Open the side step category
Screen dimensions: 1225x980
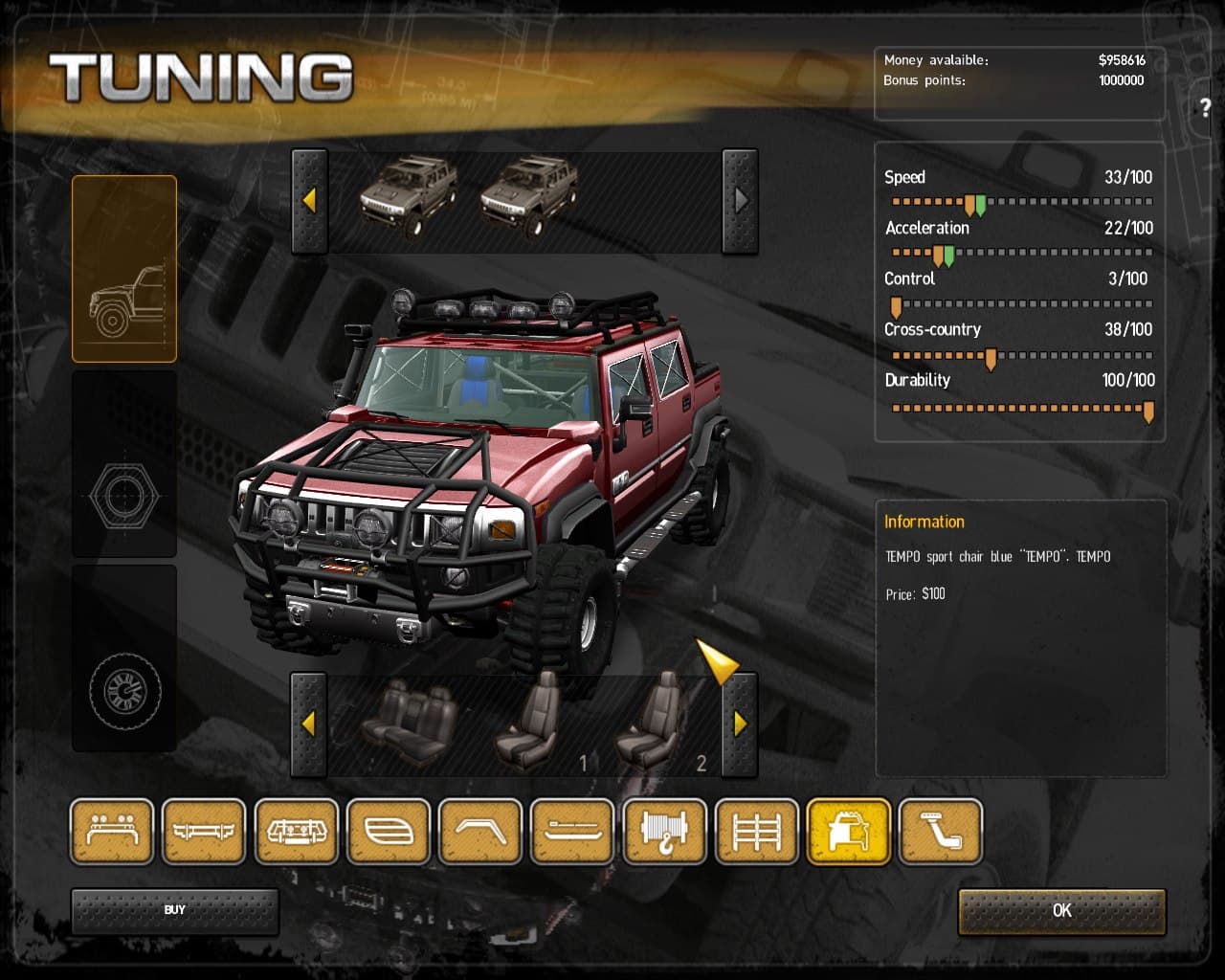tap(573, 832)
